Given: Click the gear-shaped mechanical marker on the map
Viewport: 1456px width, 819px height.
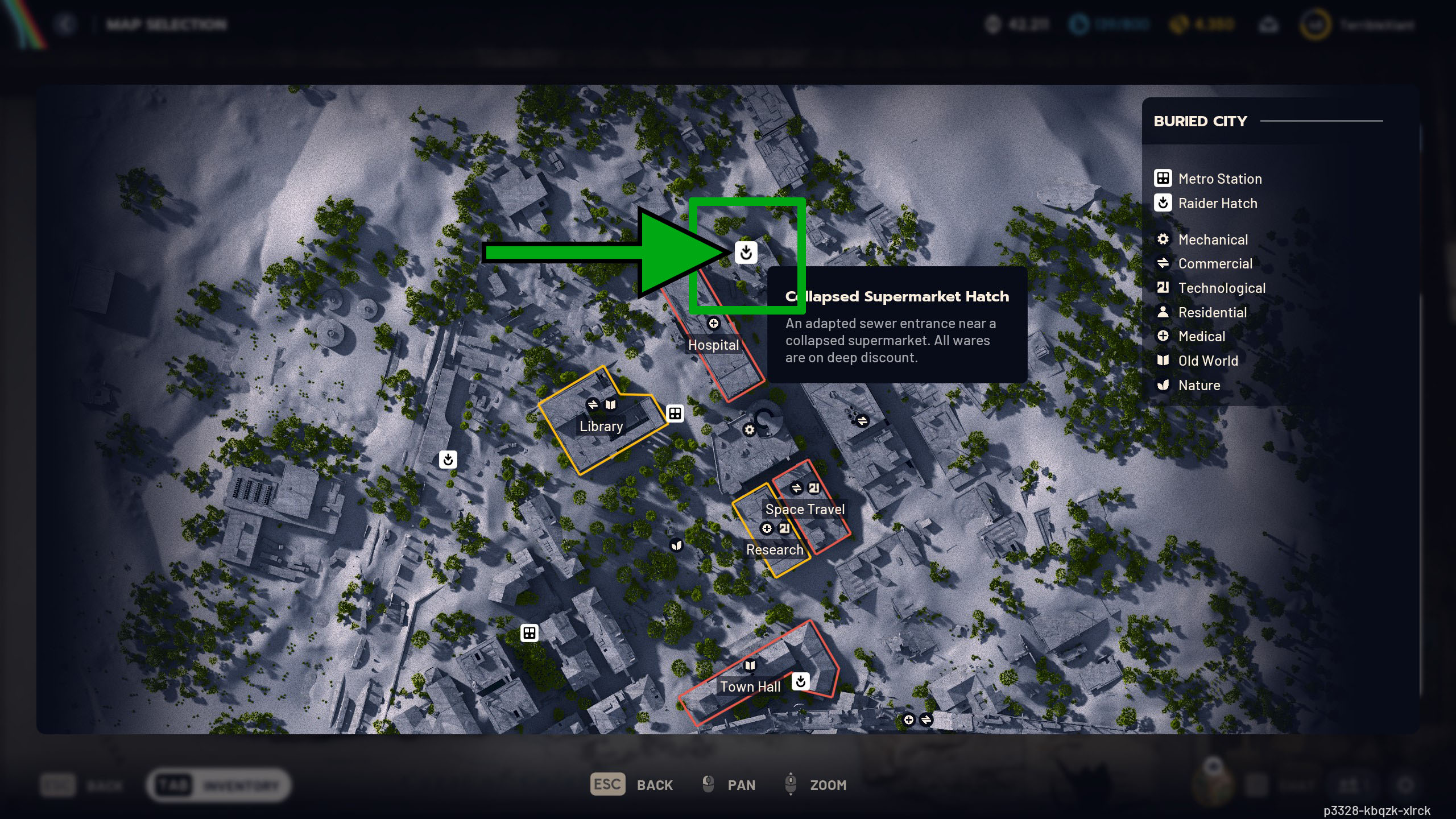Looking at the screenshot, I should (x=749, y=430).
